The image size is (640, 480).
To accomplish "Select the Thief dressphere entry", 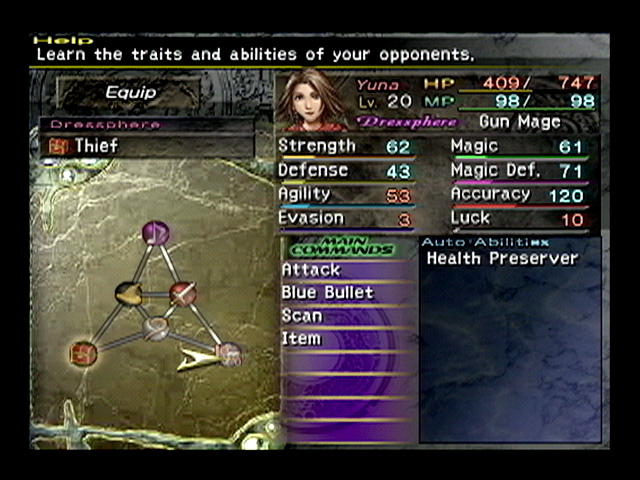I will pos(97,146).
